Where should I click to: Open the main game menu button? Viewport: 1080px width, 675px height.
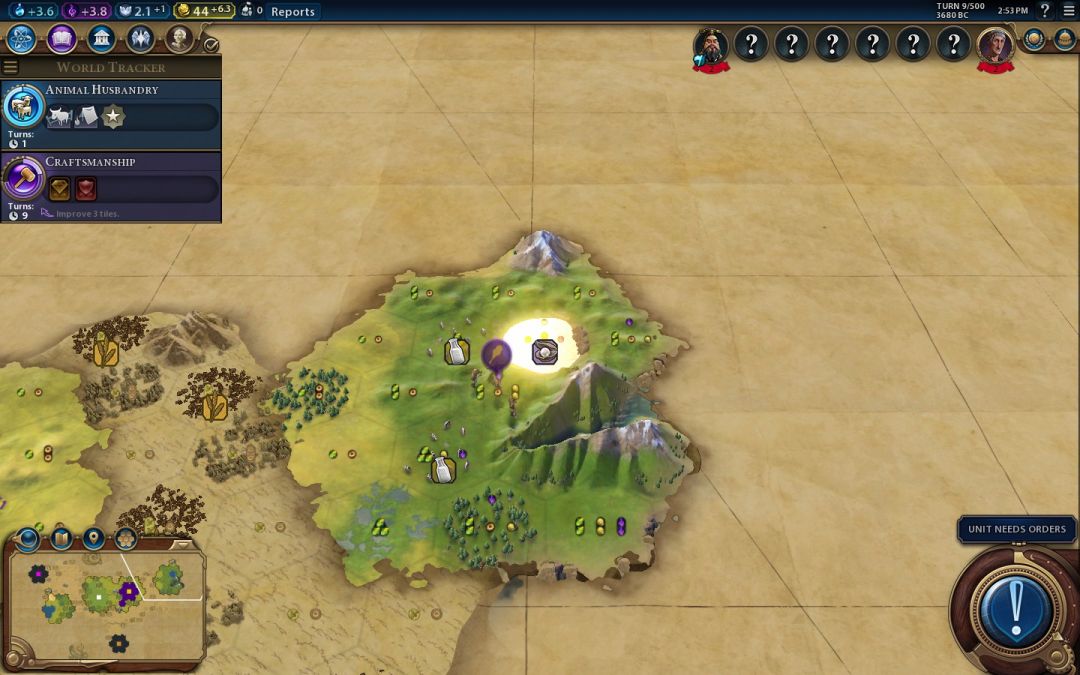[x=1069, y=11]
